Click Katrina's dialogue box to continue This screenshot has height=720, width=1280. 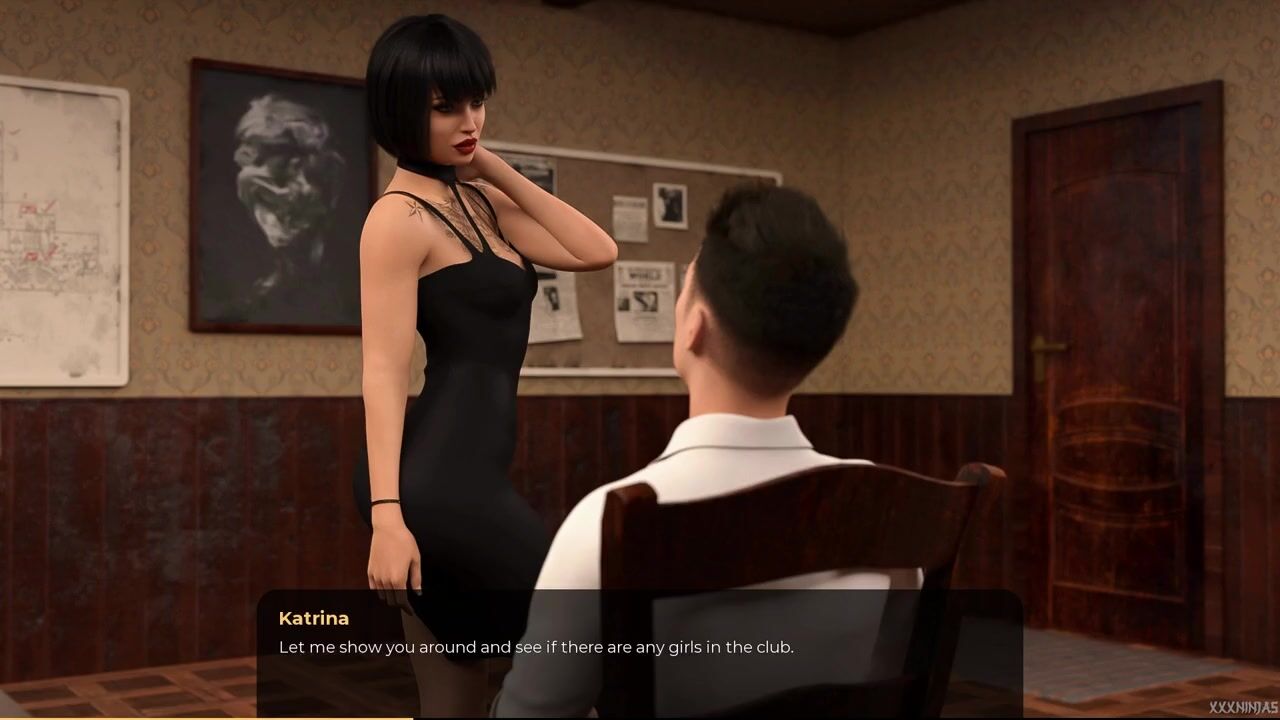coord(639,650)
